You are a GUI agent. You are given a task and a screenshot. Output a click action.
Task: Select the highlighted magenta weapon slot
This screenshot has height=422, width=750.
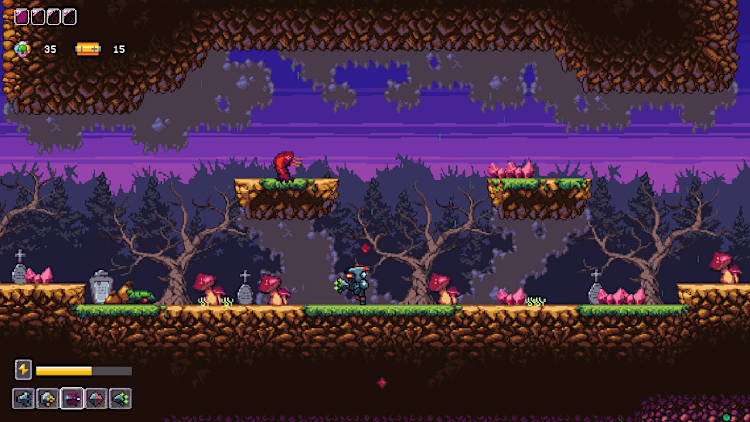pos(72,399)
